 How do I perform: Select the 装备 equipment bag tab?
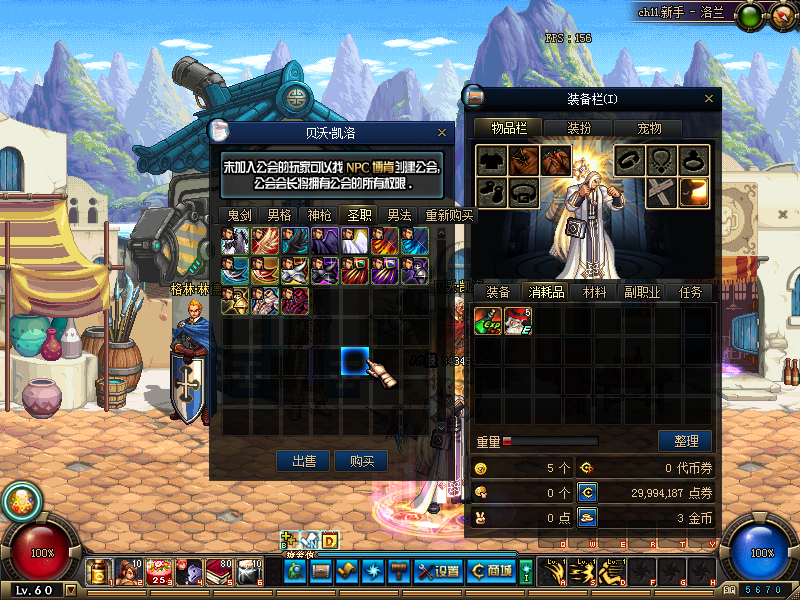click(498, 292)
